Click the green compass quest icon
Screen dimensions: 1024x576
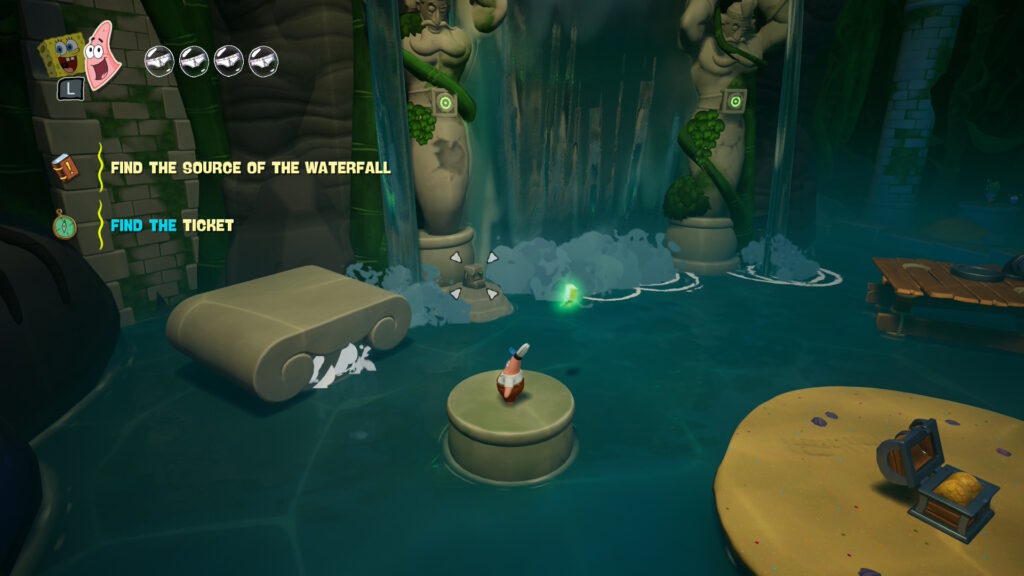click(65, 226)
